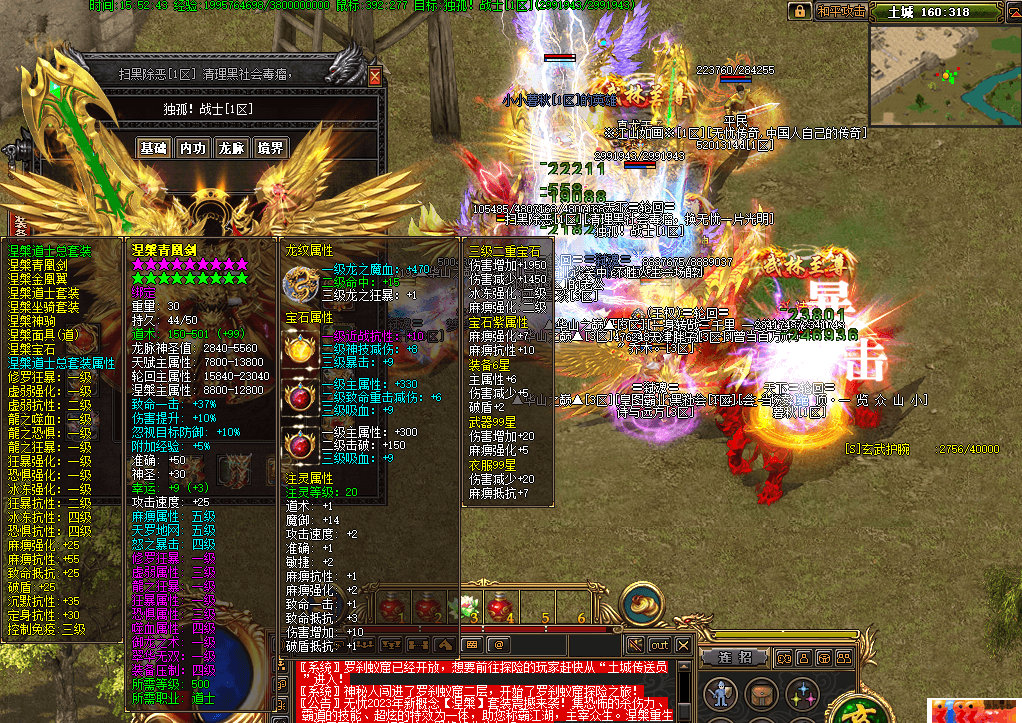Click the gold padlock lock button
This screenshot has height=723, width=1022.
(799, 11)
